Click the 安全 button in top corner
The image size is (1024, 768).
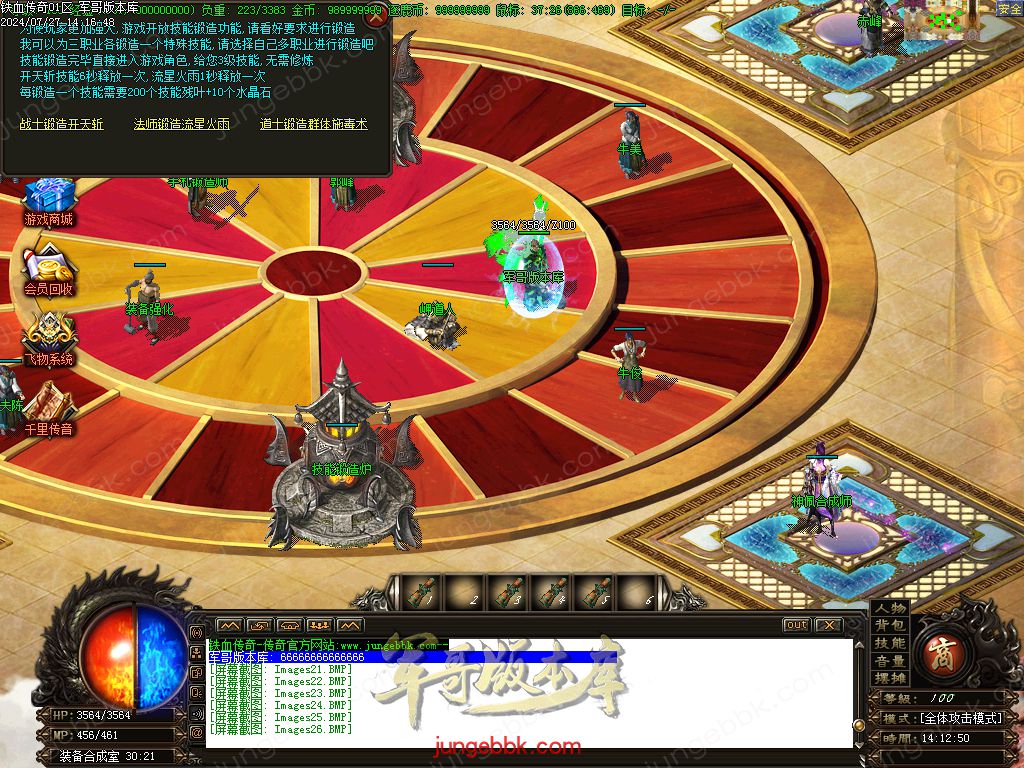[x=1009, y=9]
